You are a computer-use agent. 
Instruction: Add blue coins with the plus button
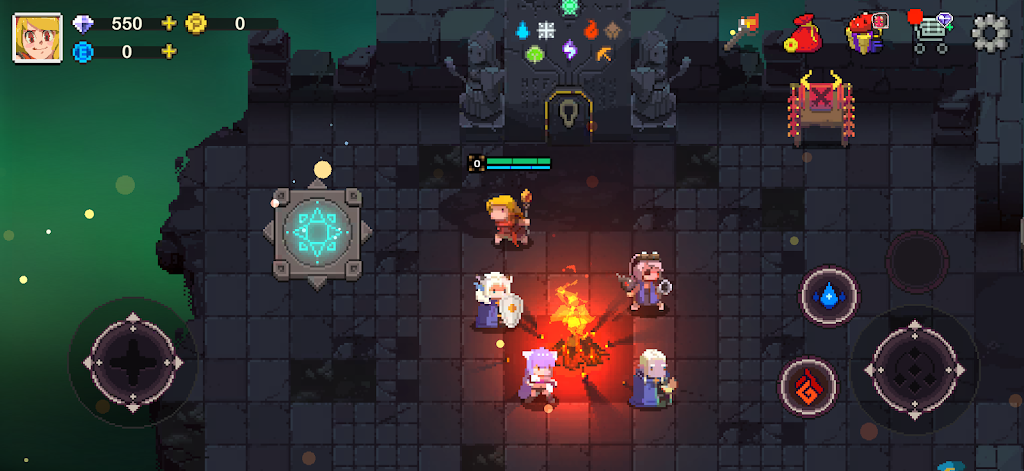[x=168, y=51]
